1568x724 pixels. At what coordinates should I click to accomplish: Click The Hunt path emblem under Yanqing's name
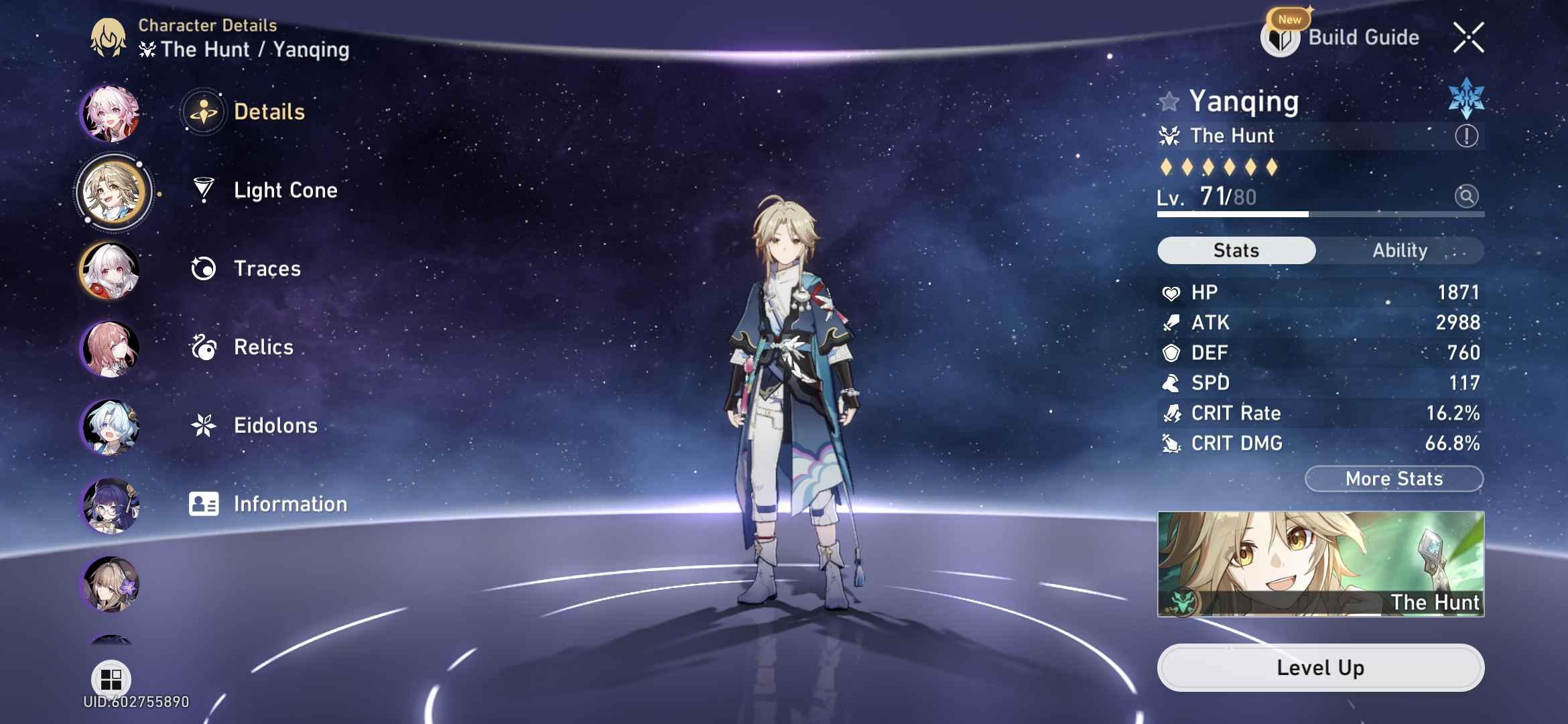coord(1169,135)
